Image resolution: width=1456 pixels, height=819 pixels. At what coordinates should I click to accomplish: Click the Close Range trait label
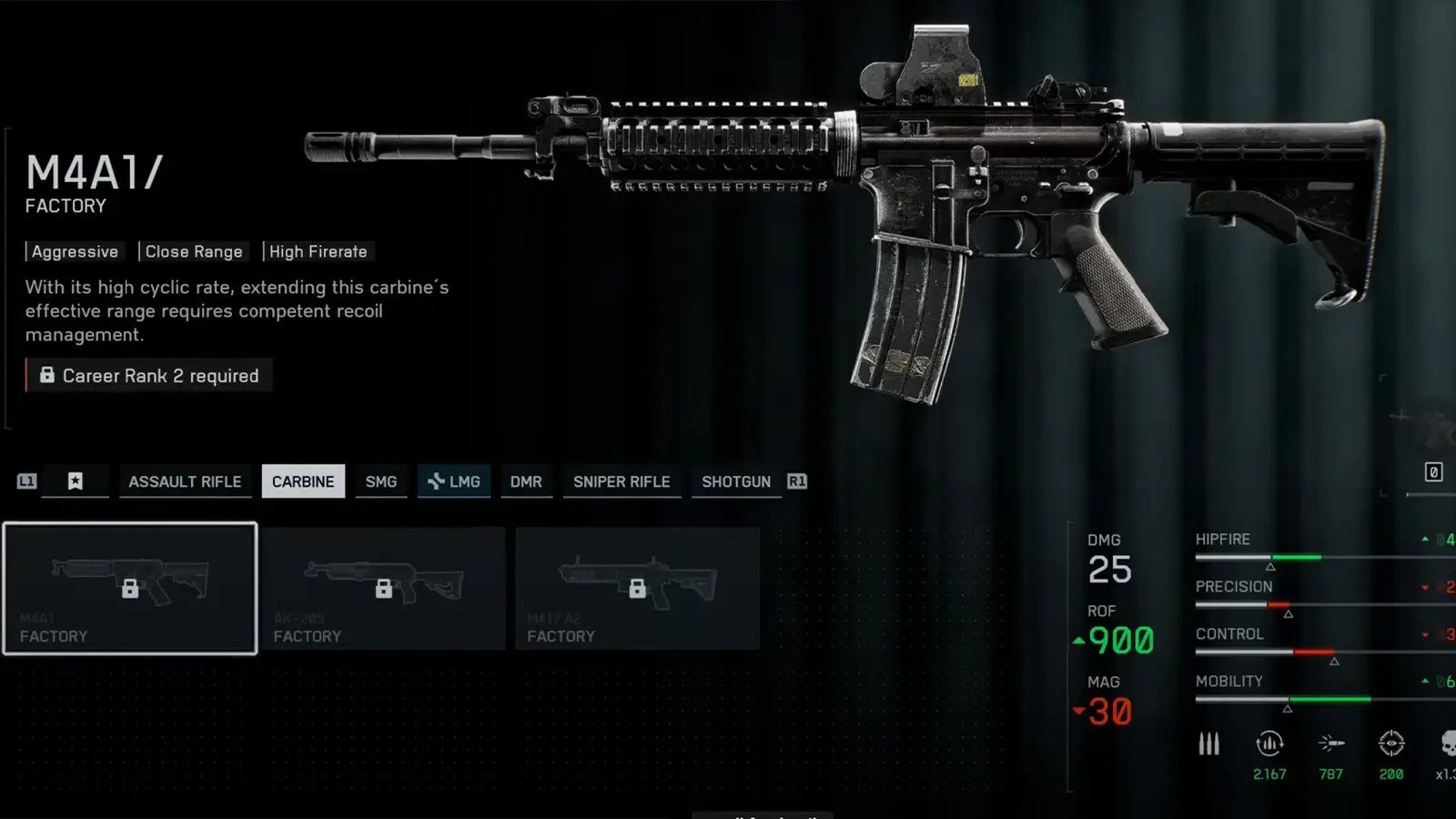click(194, 251)
